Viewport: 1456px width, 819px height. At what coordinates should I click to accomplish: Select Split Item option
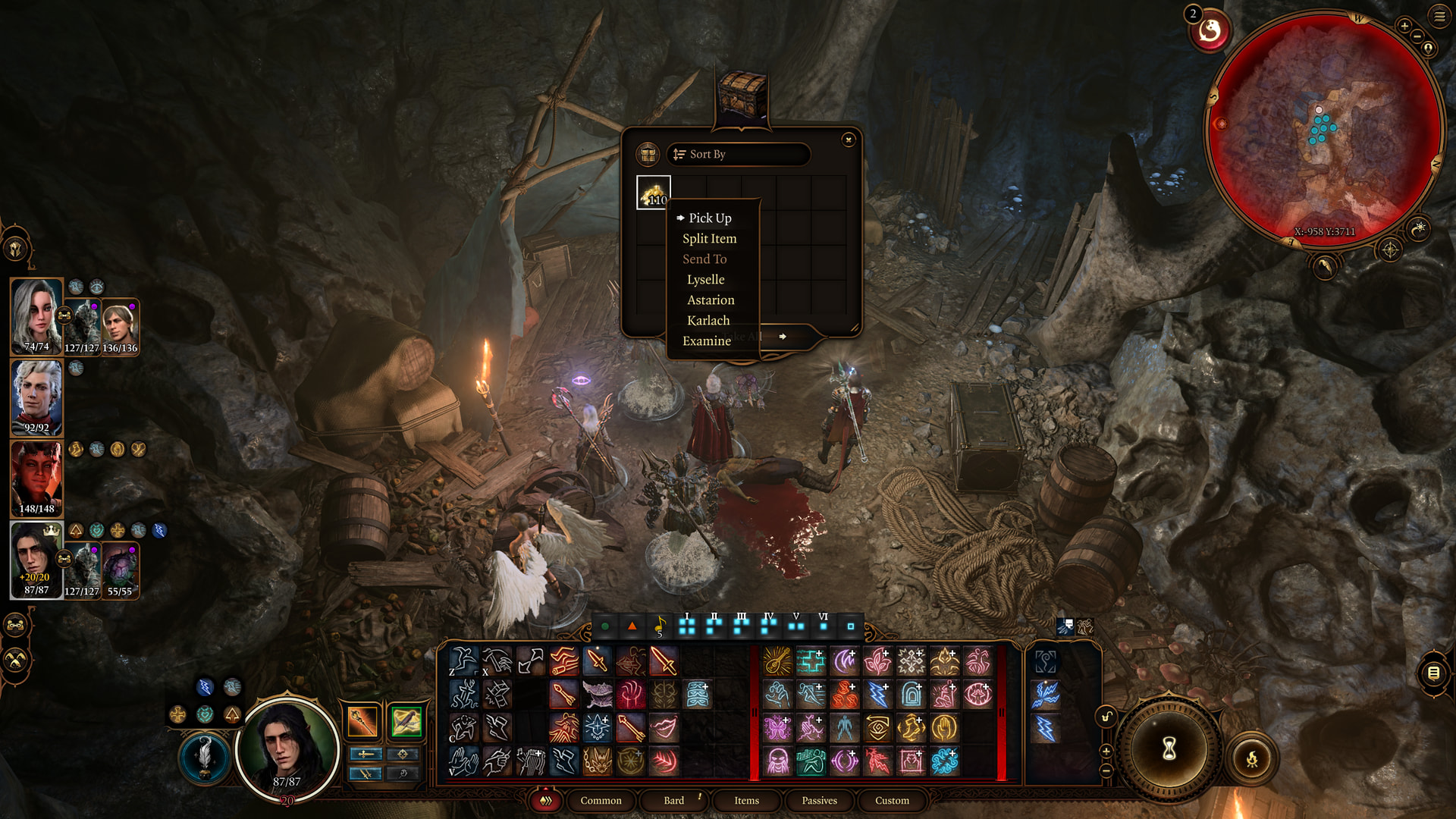pyautogui.click(x=709, y=238)
